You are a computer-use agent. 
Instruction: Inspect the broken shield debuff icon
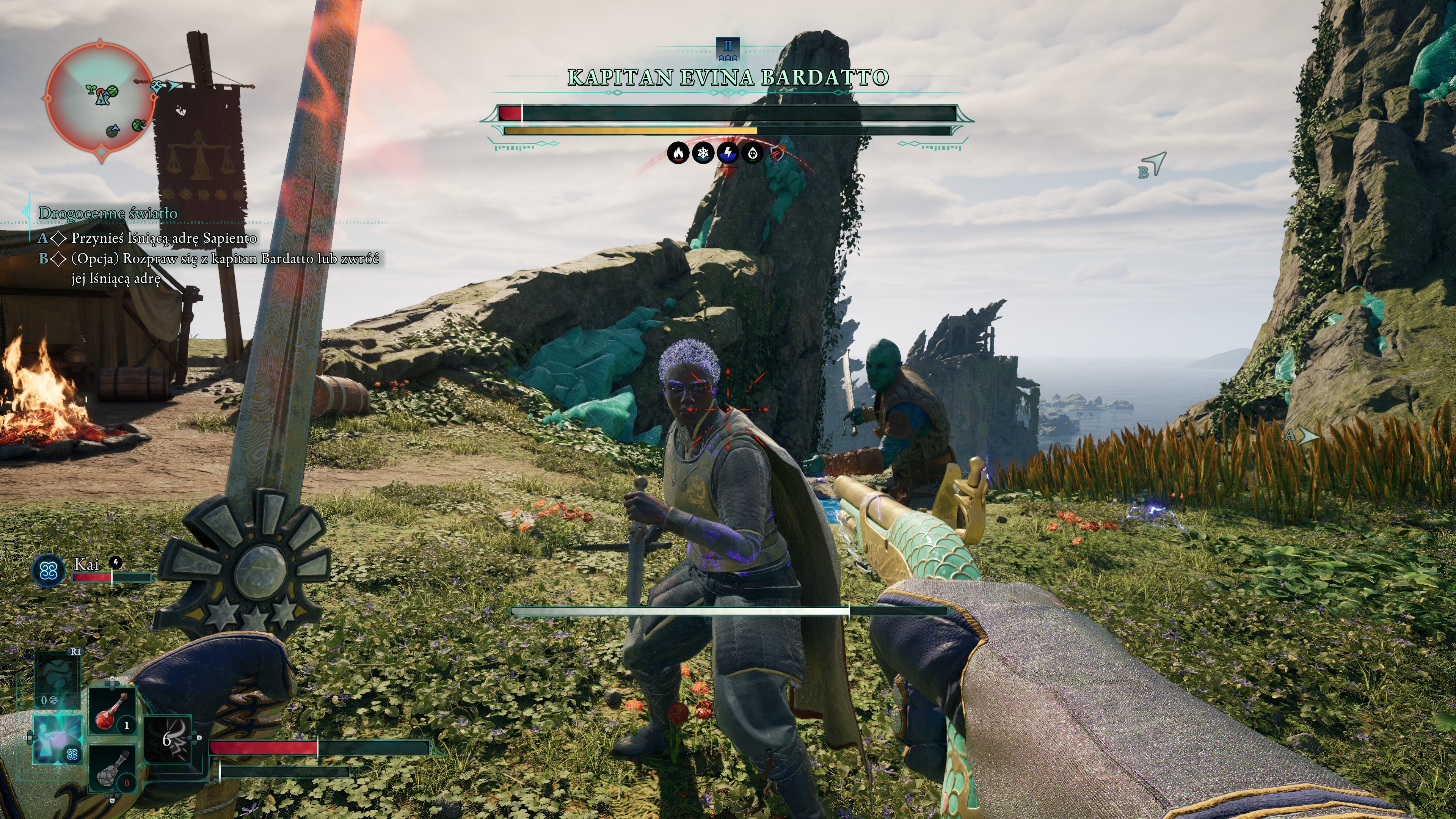(778, 153)
